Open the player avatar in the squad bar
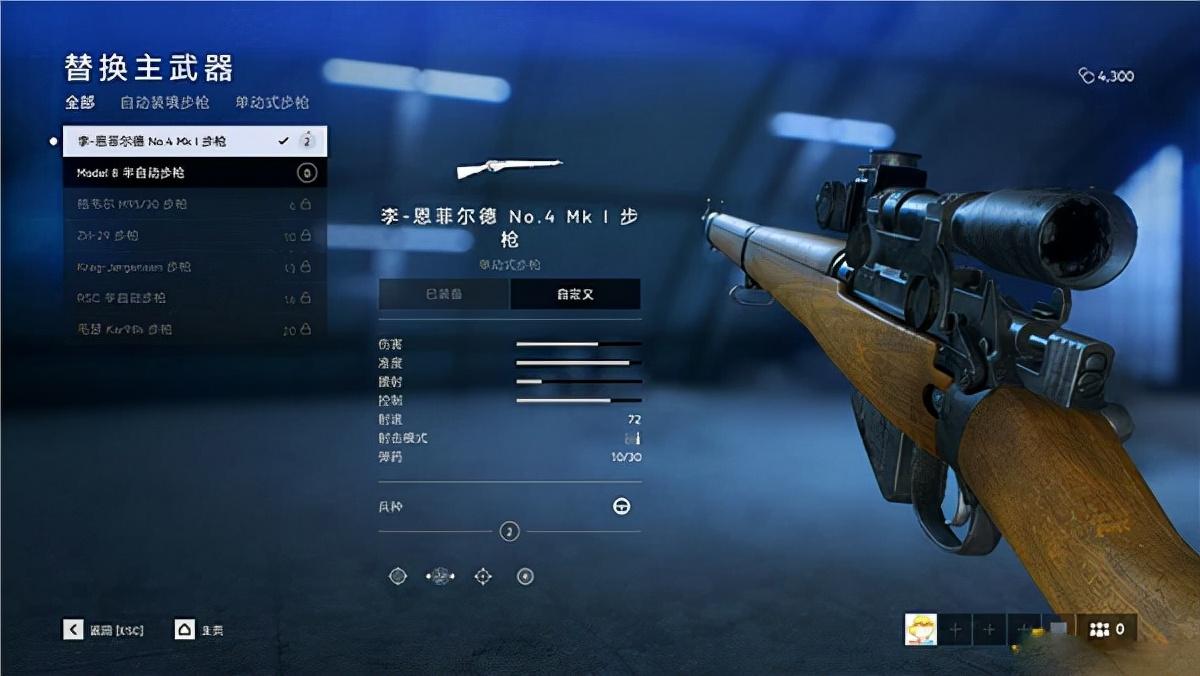 tap(920, 629)
